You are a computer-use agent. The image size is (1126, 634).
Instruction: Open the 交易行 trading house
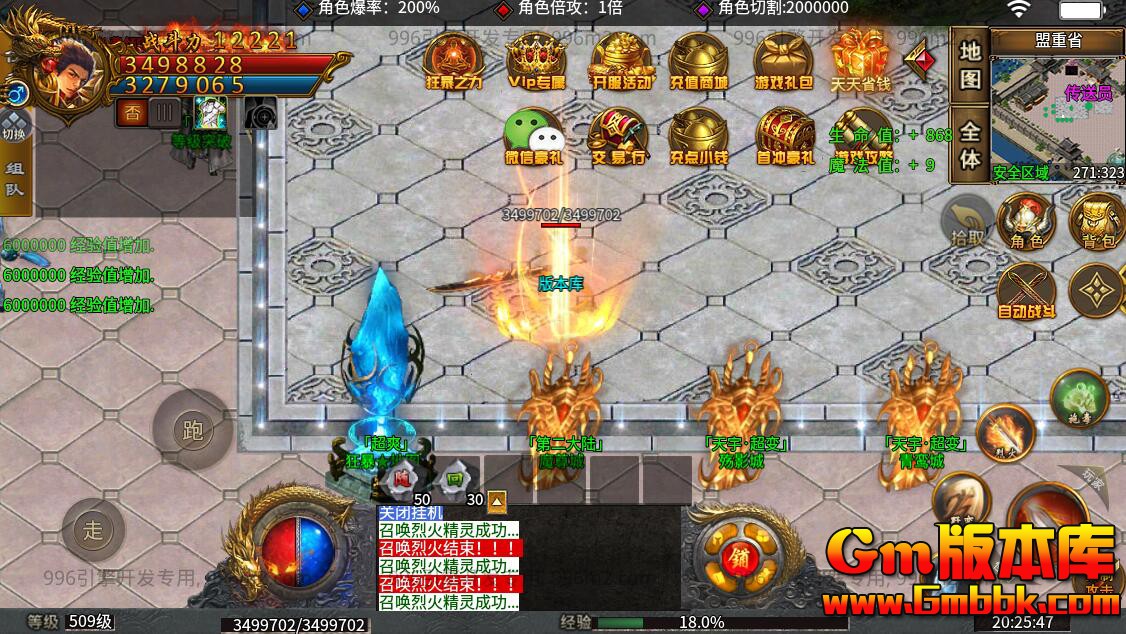pyautogui.click(x=617, y=135)
